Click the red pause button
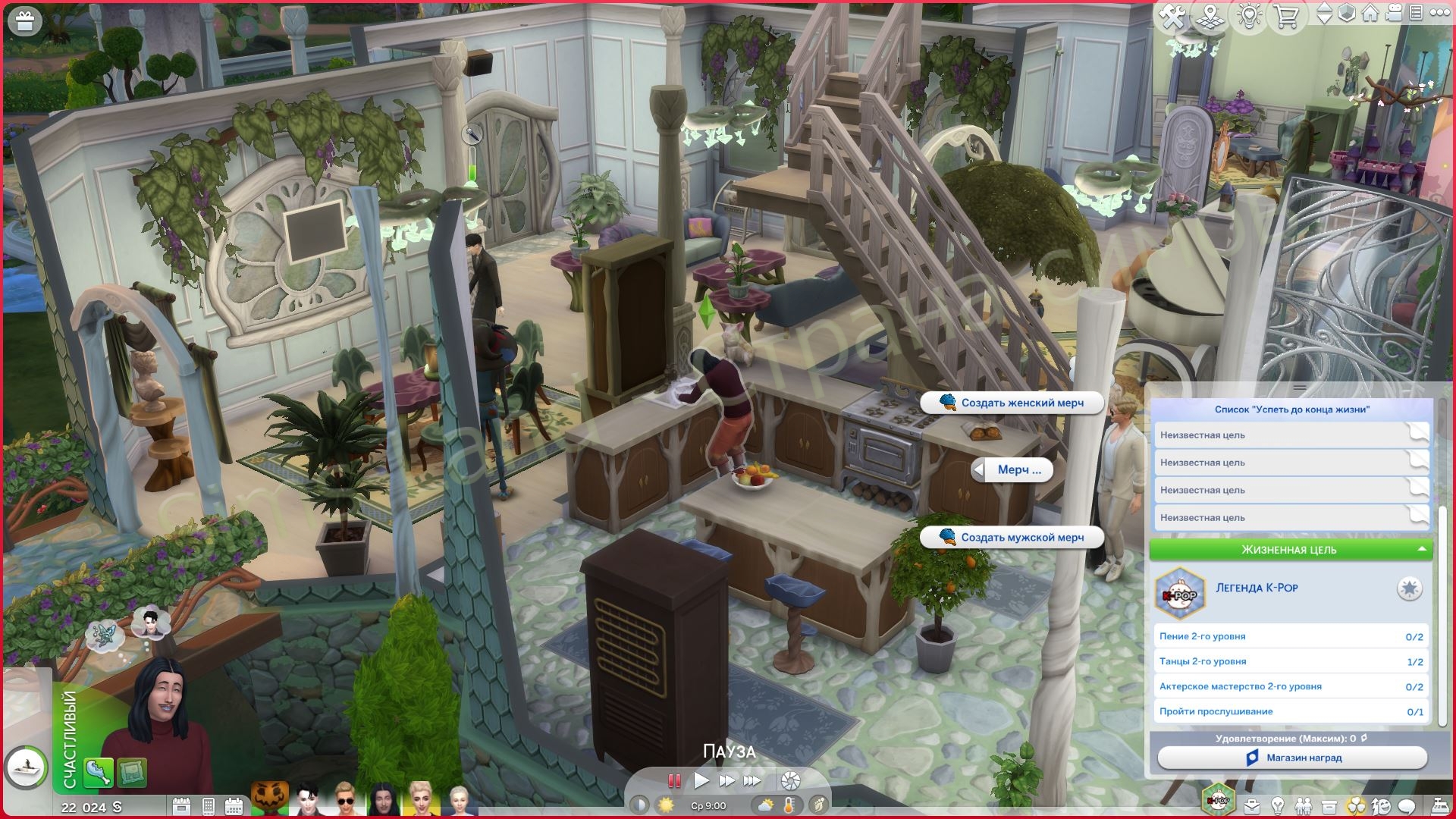Image resolution: width=1456 pixels, height=819 pixels. click(673, 780)
